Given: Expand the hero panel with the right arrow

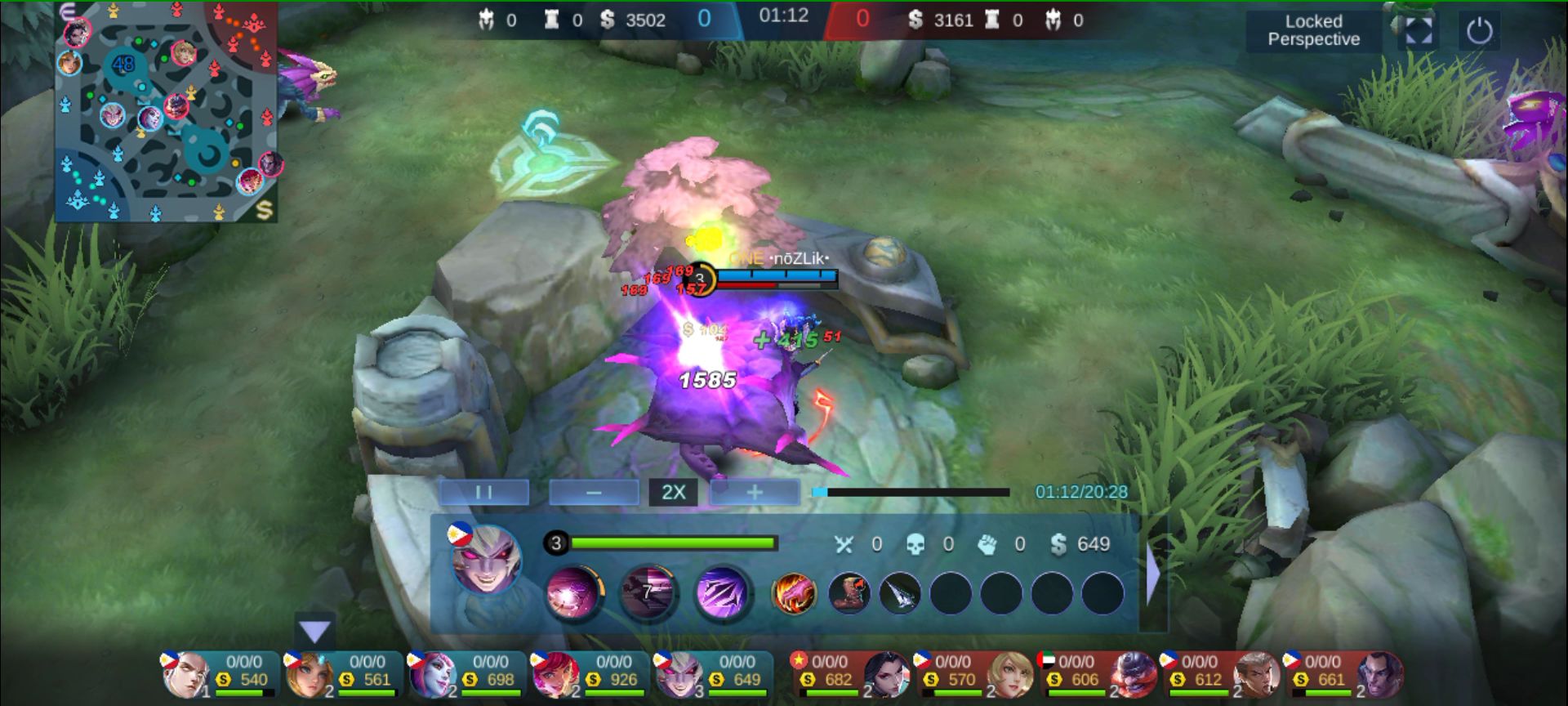Looking at the screenshot, I should 1153,574.
